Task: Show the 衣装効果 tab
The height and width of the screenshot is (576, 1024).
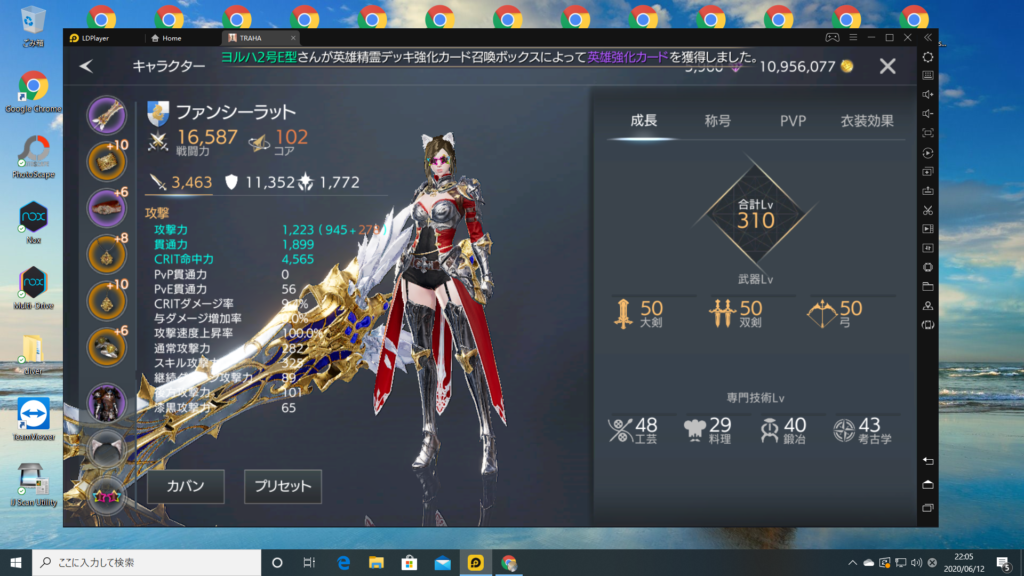Action: 866,121
